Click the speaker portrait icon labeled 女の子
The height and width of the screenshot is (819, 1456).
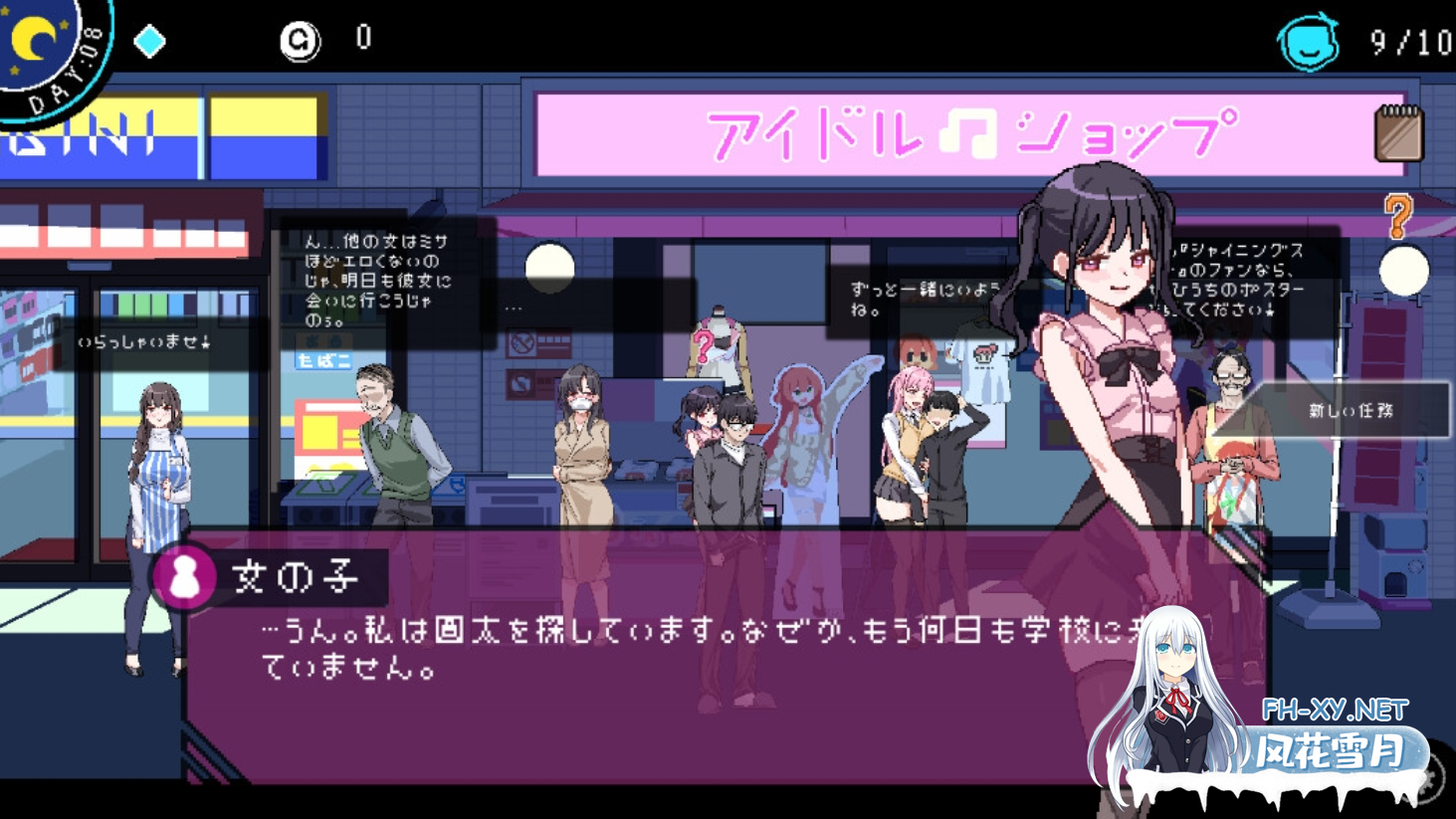coord(183,577)
